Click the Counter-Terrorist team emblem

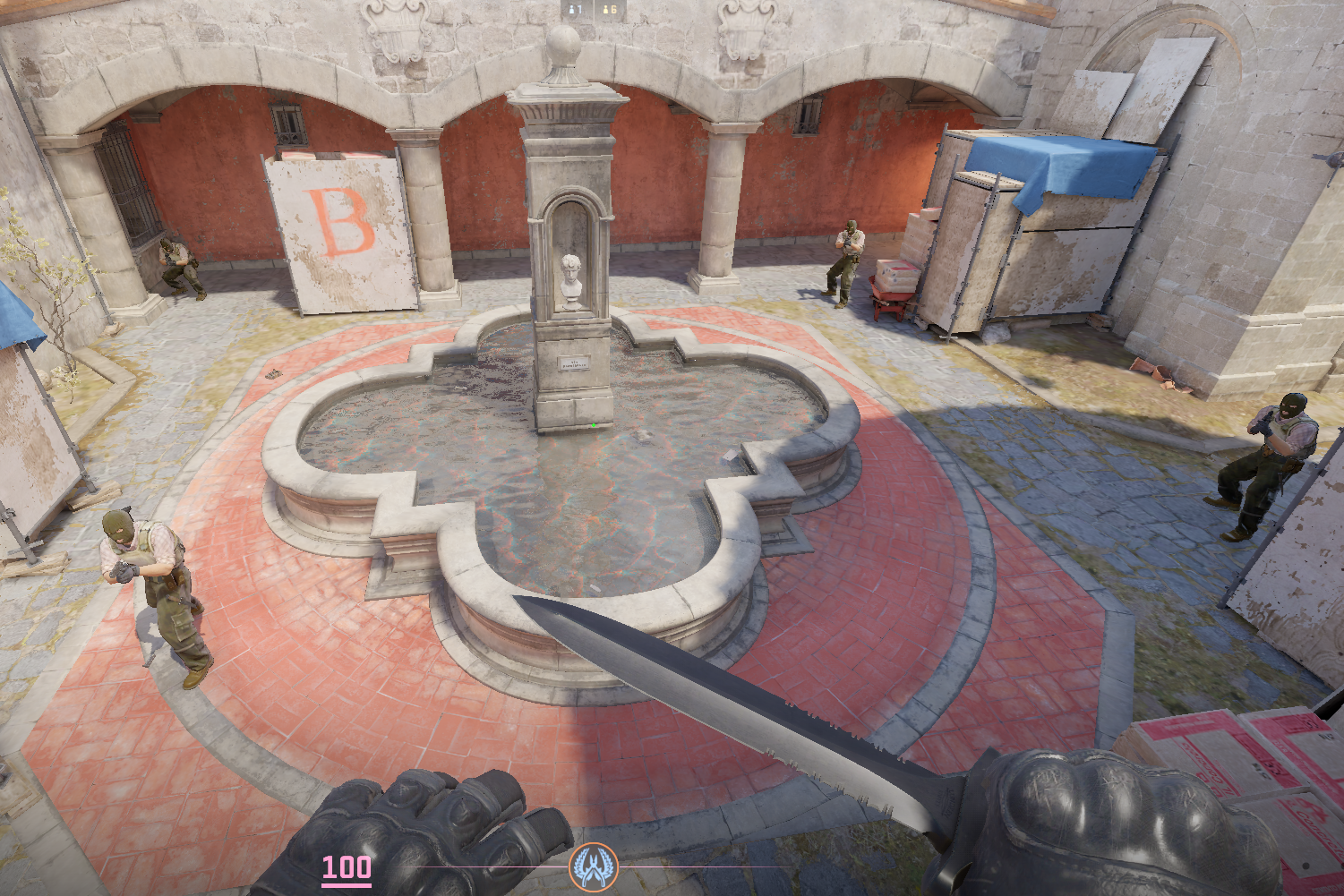click(x=593, y=866)
